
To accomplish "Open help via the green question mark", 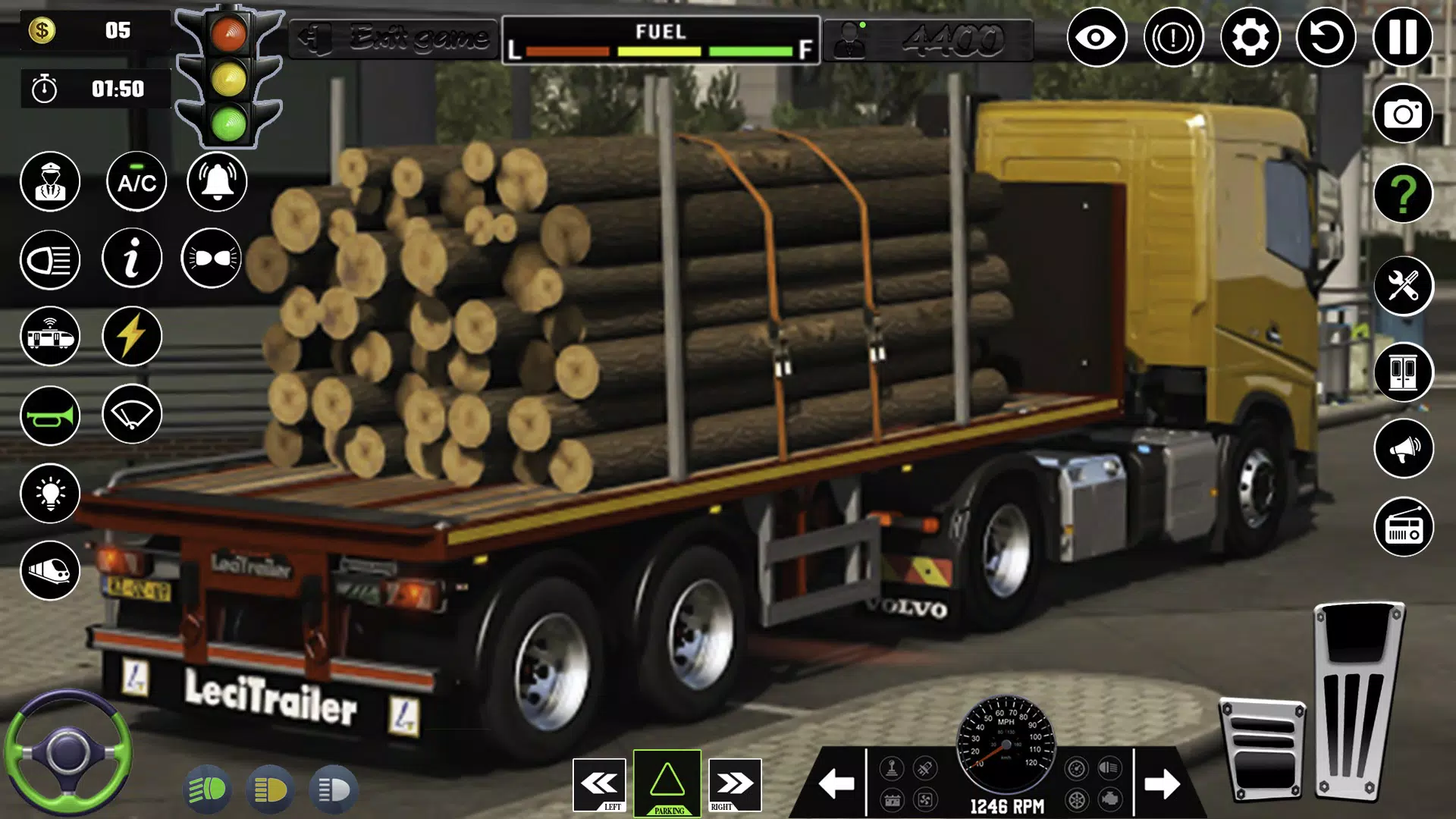I will tap(1402, 194).
